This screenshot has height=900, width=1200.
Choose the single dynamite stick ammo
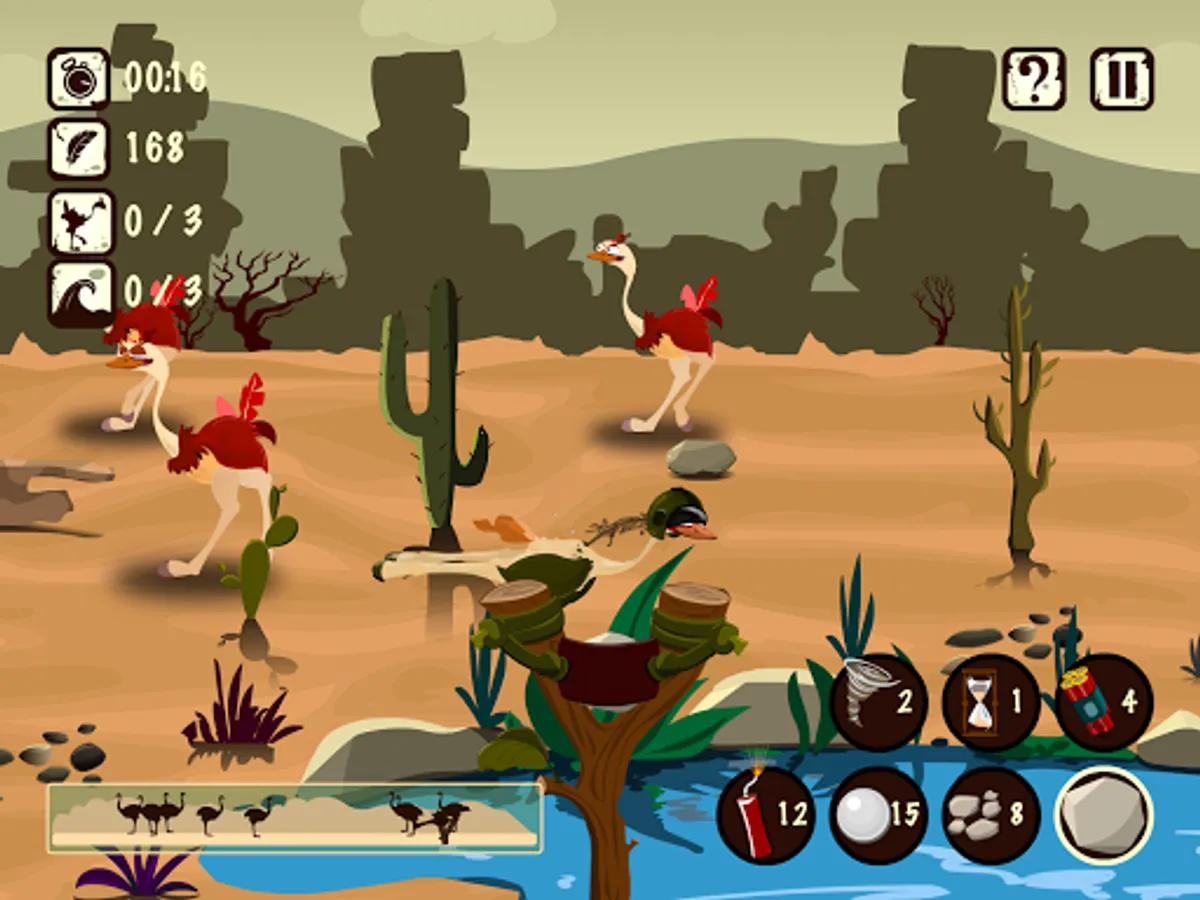click(x=766, y=815)
